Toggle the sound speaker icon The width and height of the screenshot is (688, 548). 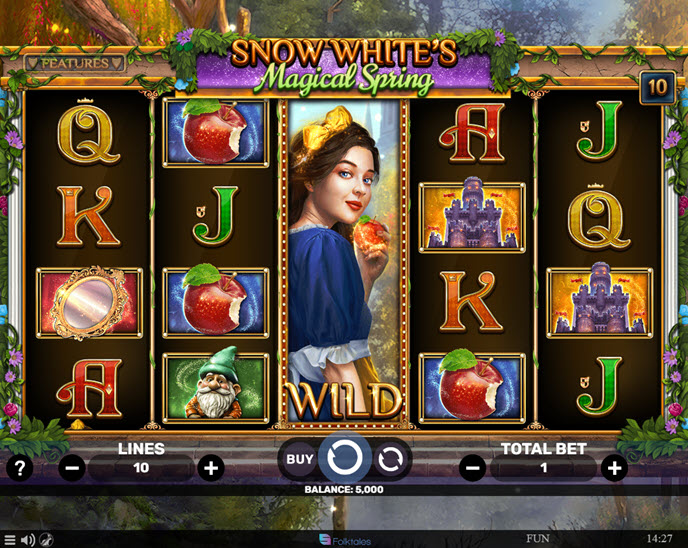click(x=28, y=540)
